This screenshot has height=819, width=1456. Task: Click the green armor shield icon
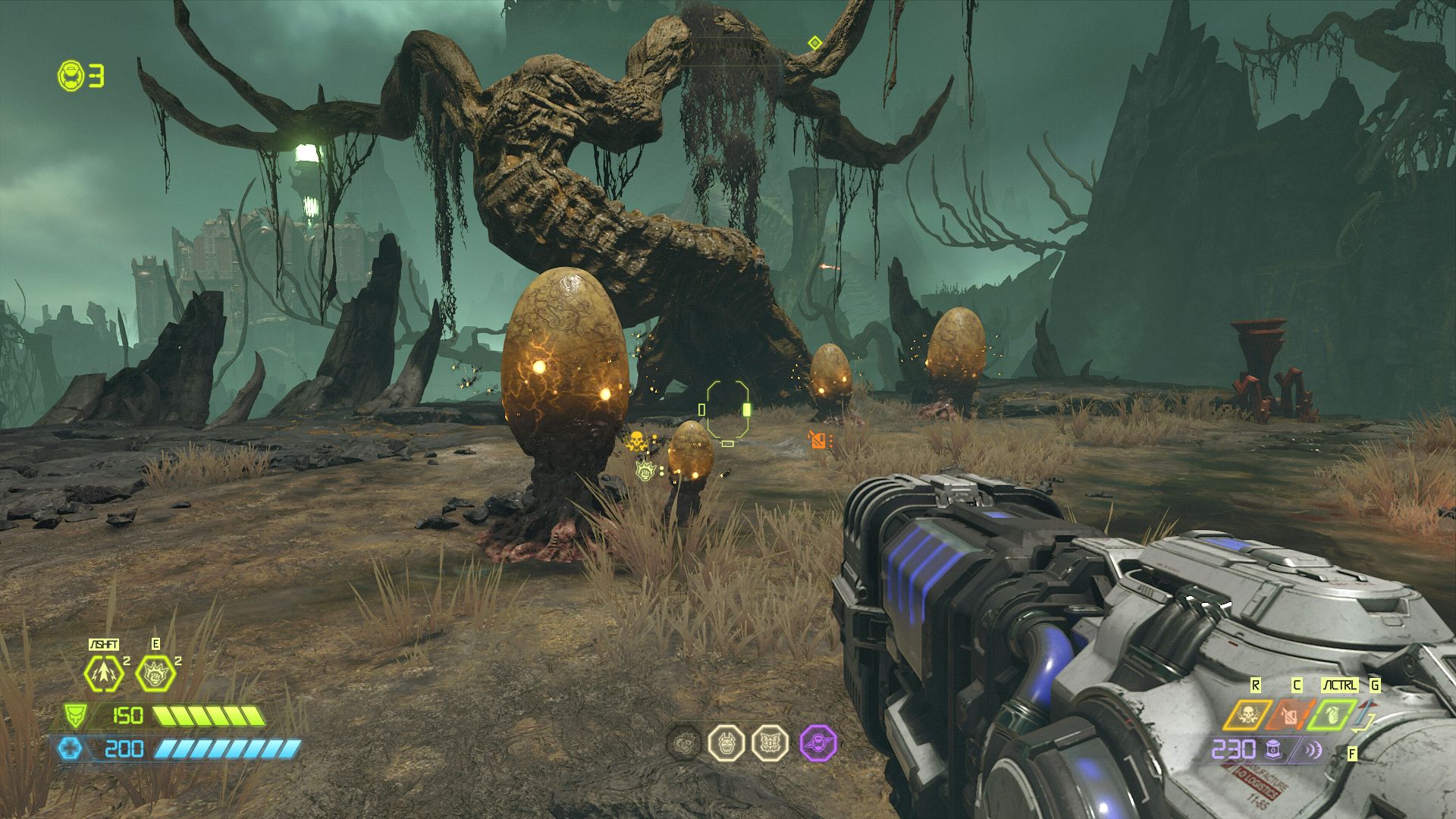[x=75, y=715]
